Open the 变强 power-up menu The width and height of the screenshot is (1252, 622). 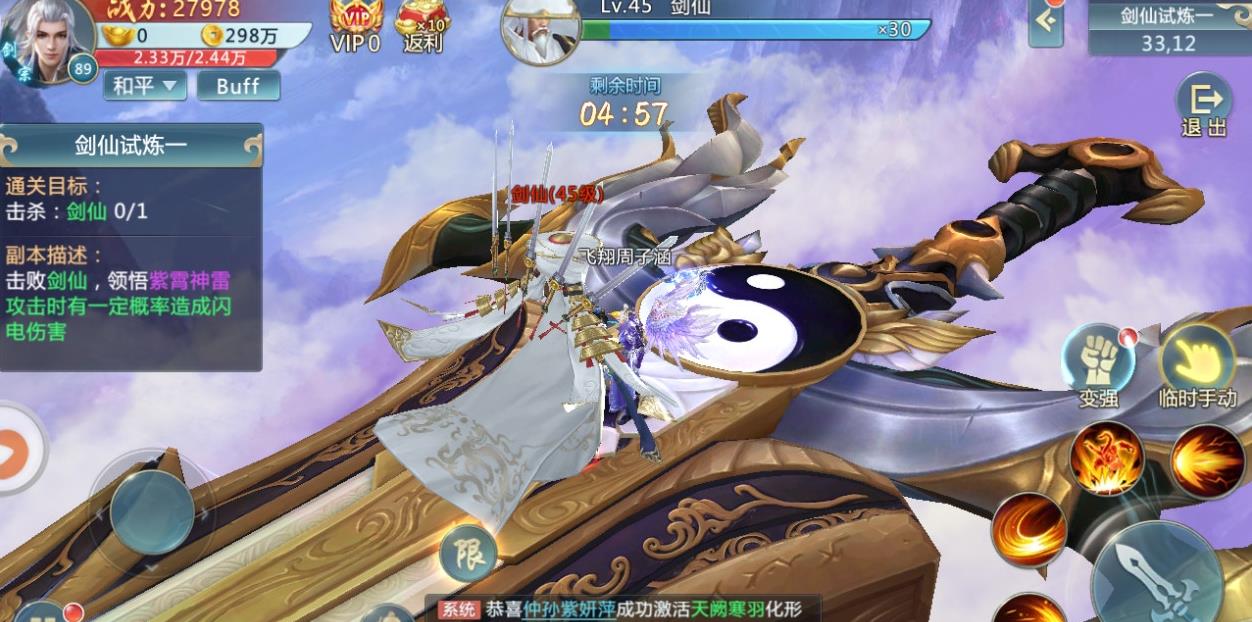click(x=1097, y=364)
